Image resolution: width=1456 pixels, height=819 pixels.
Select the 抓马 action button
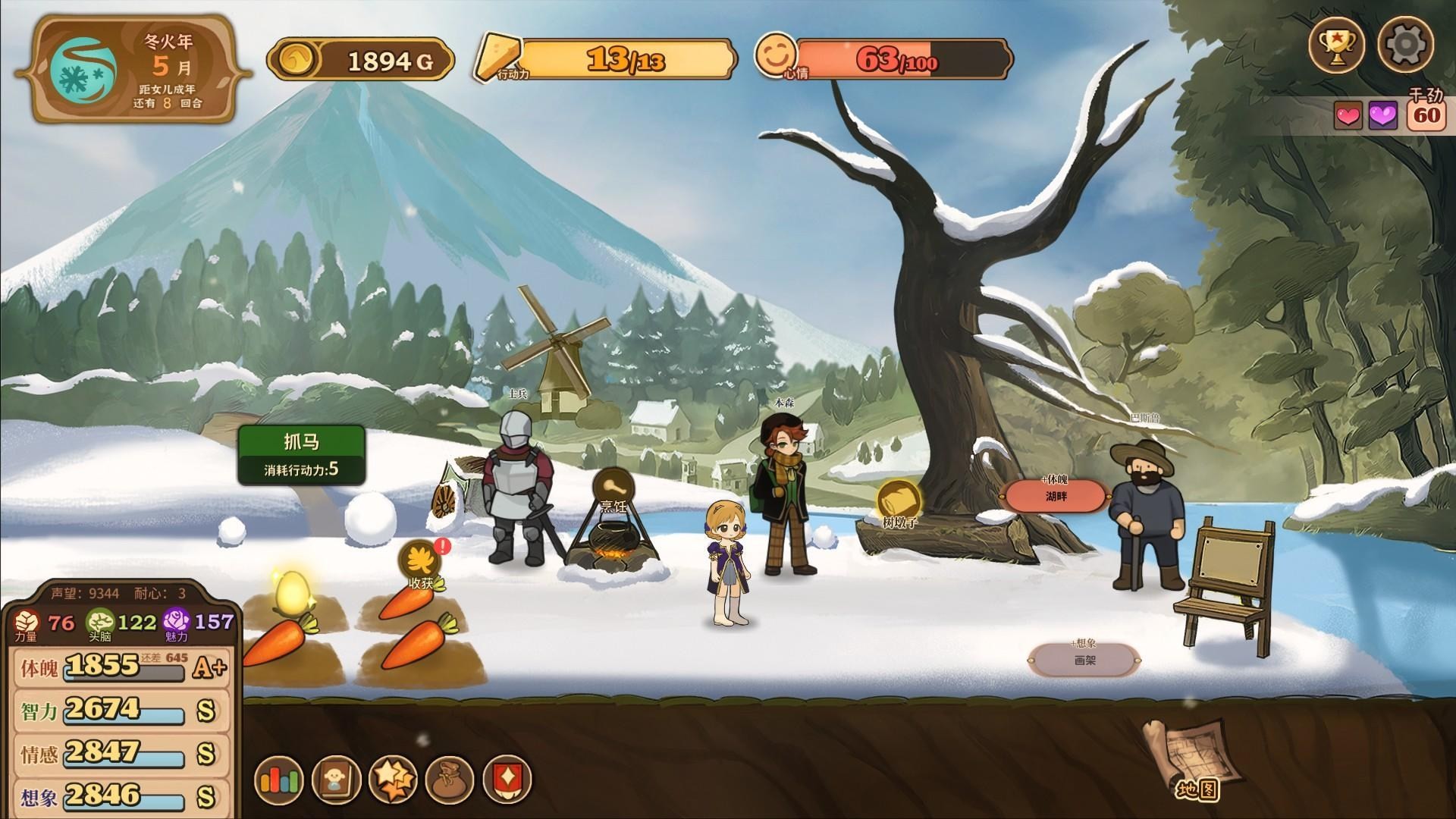(301, 455)
